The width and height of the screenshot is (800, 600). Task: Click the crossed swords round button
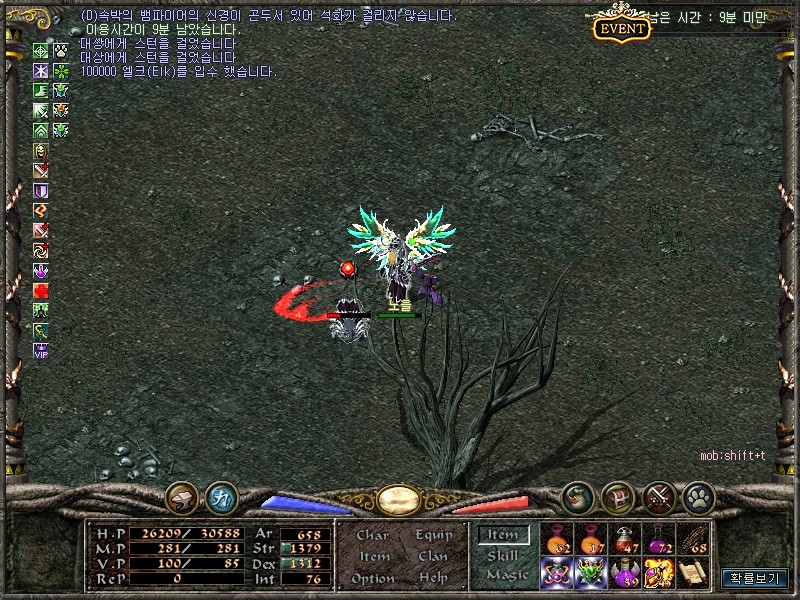coord(658,497)
